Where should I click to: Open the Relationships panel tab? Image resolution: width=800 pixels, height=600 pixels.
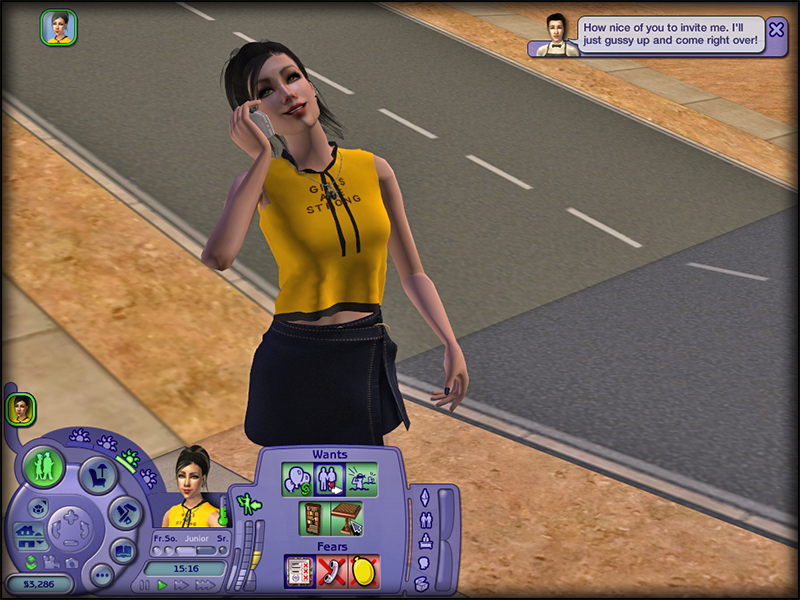(424, 519)
